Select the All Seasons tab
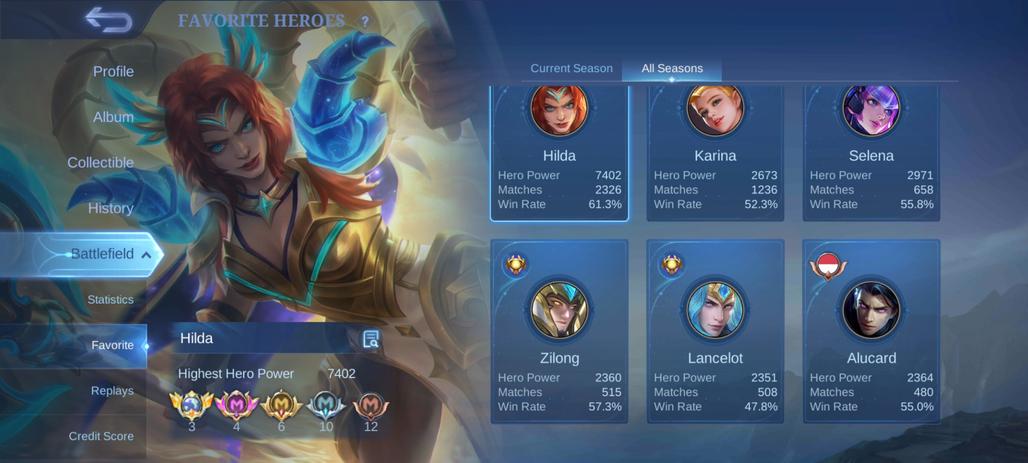Image resolution: width=1028 pixels, height=463 pixels. (x=672, y=68)
